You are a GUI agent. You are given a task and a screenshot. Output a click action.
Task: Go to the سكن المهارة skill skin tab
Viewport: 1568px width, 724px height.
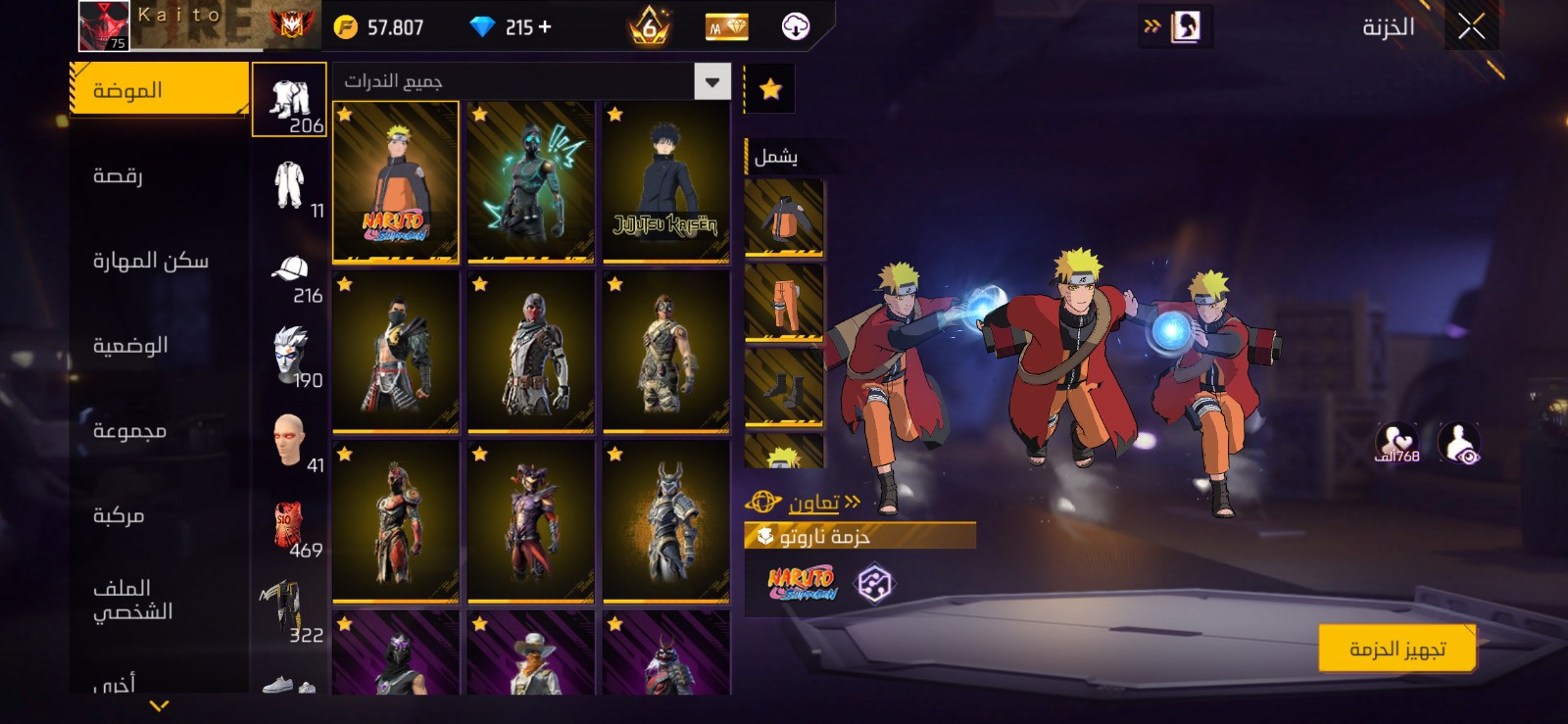[150, 261]
